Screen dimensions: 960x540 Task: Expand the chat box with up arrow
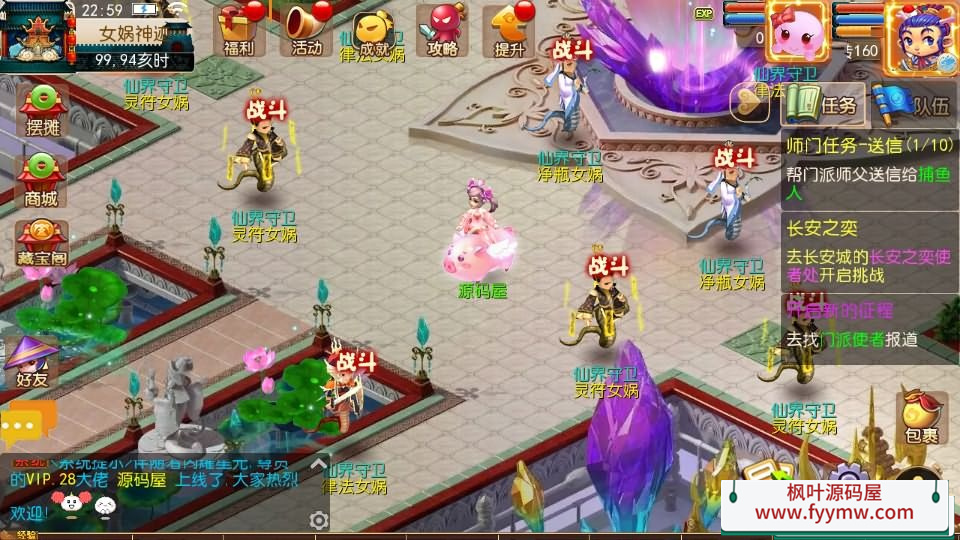click(319, 464)
